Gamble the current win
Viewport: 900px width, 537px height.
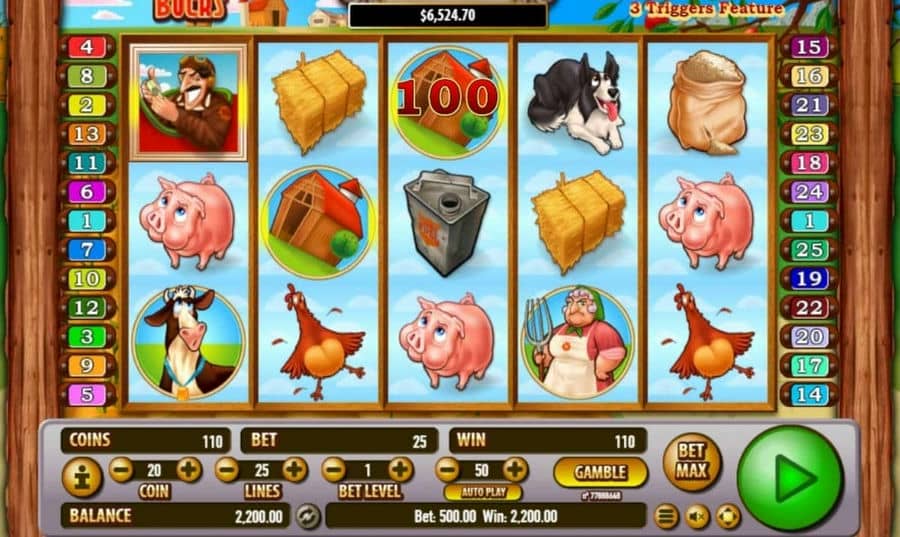600,471
